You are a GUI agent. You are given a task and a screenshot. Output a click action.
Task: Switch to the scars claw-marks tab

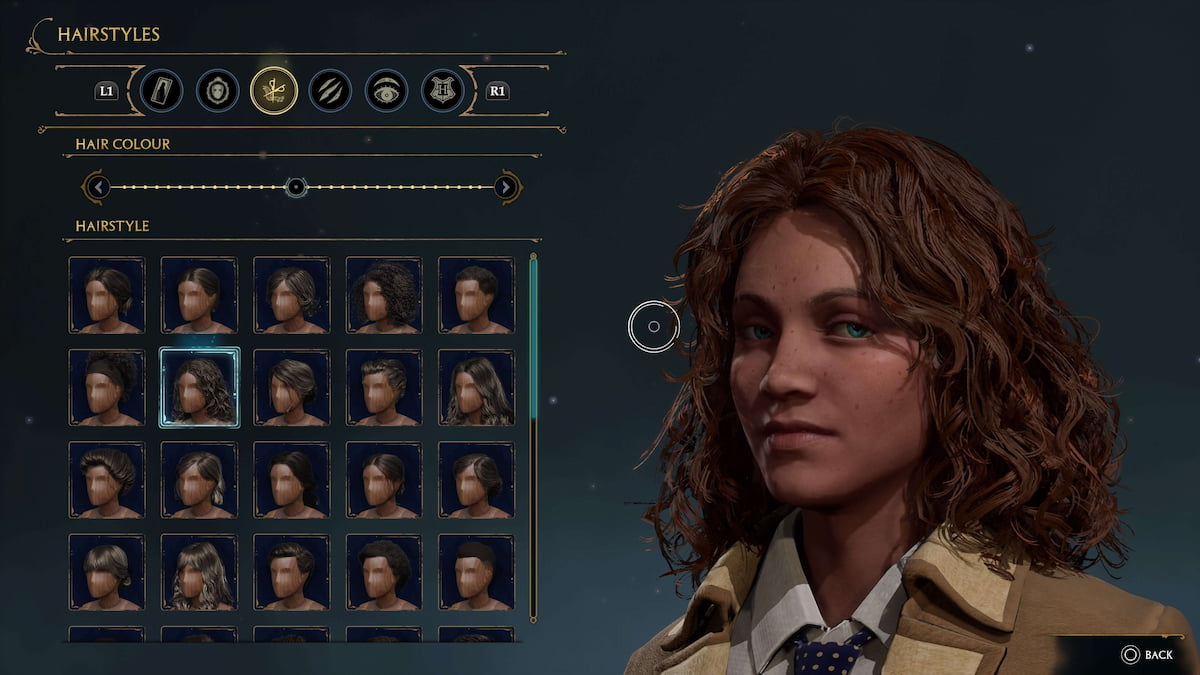tap(329, 91)
